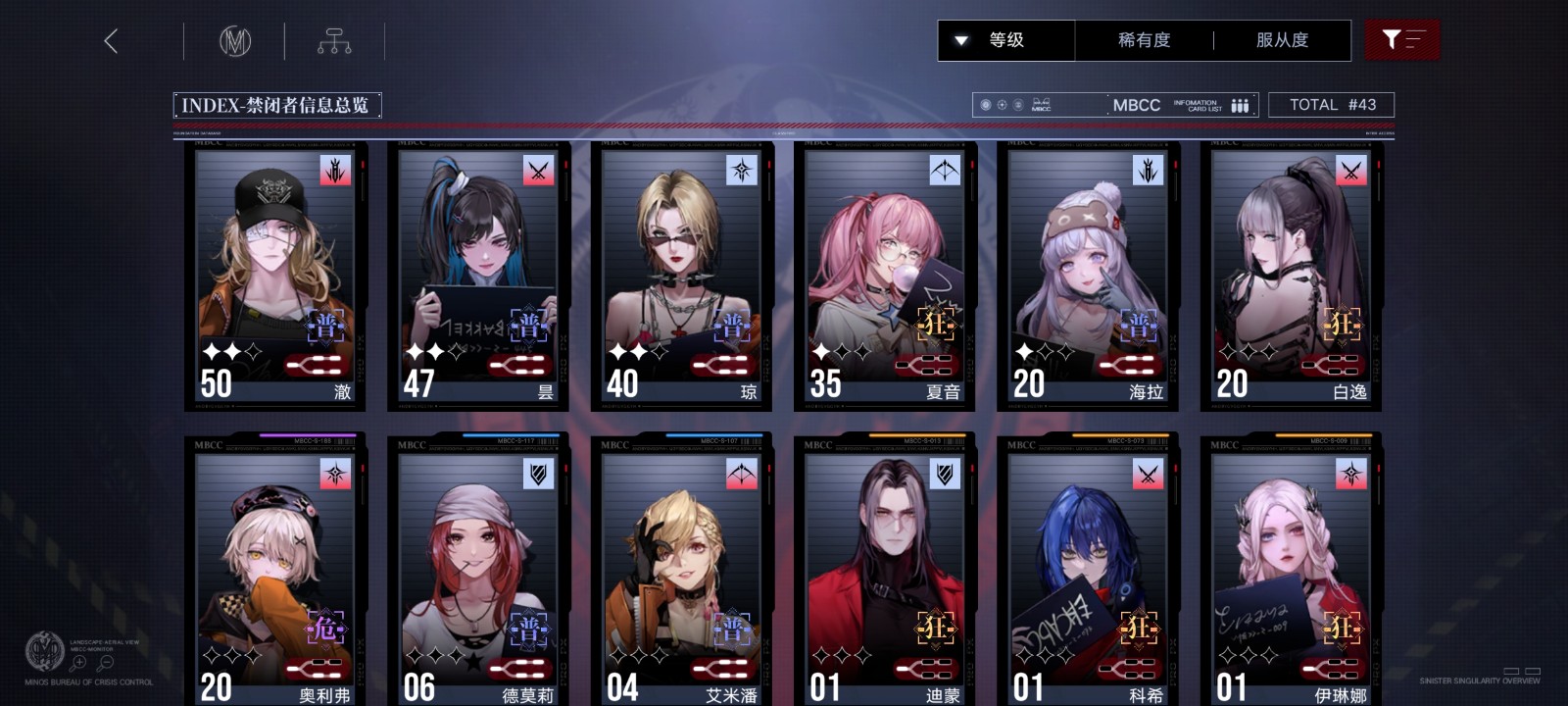Expand the filter list via red funnel button
The height and width of the screenshot is (706, 1568).
click(x=1401, y=40)
